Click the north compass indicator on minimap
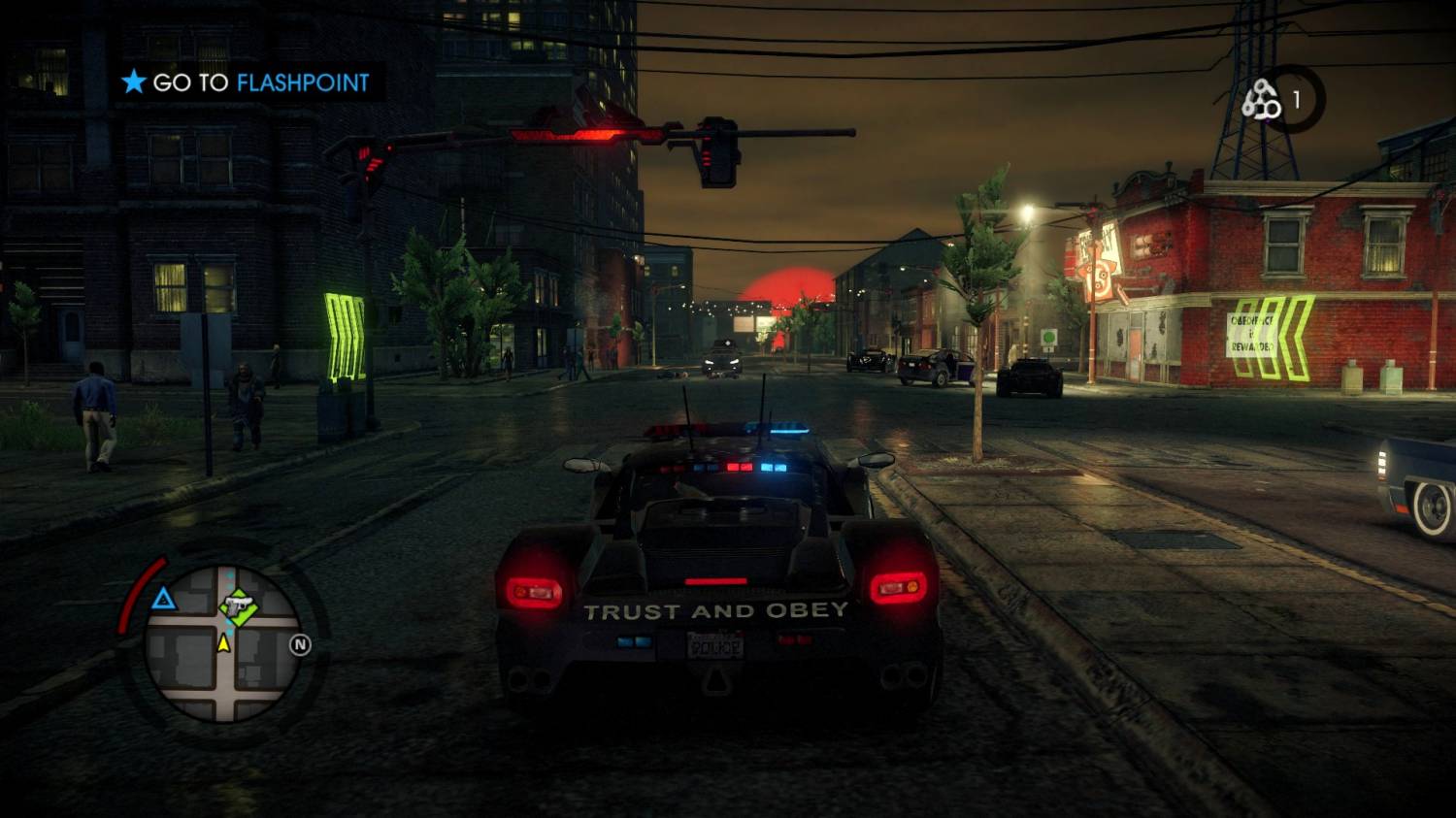The image size is (1456, 818). [300, 645]
